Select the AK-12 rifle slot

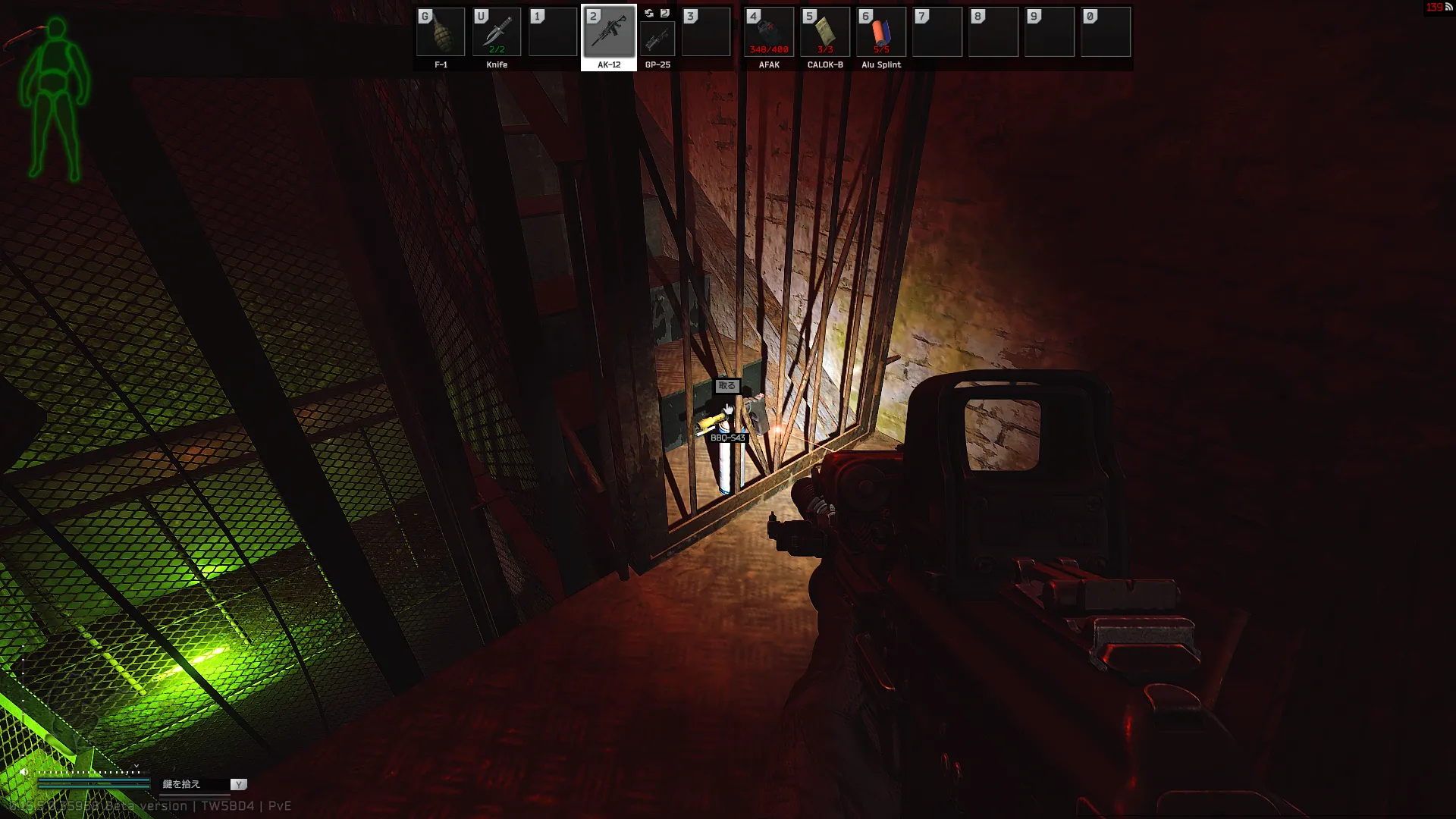tap(608, 33)
